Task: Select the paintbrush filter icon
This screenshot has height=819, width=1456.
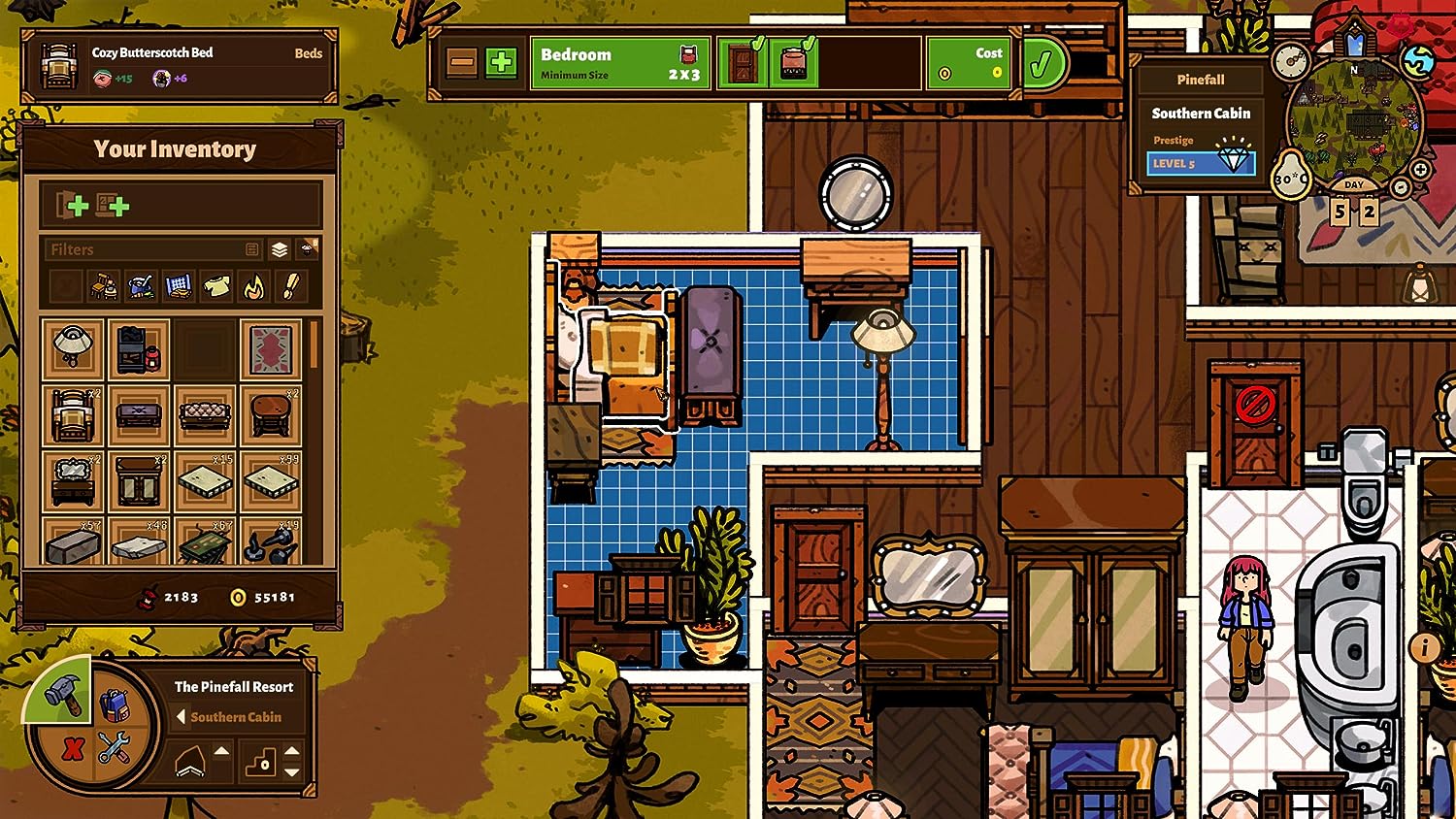Action: (290, 286)
